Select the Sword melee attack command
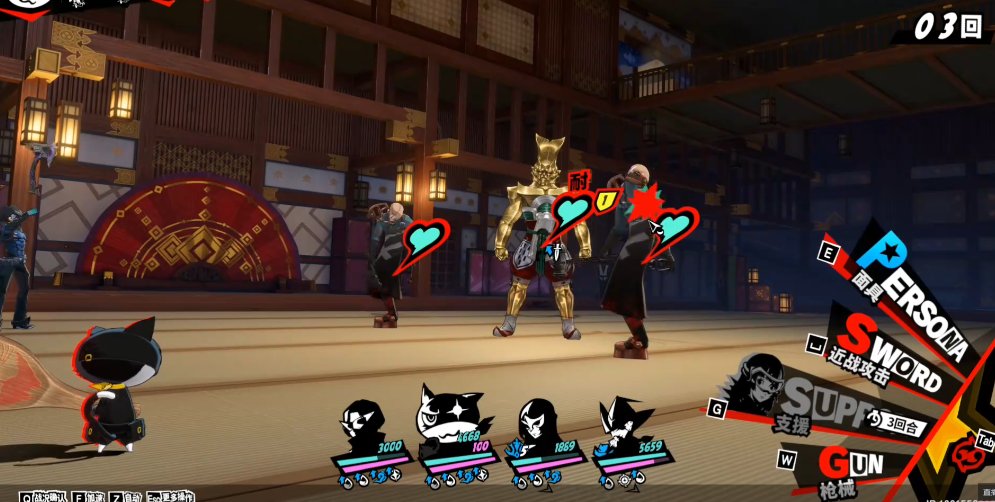This screenshot has height=502, width=995. [x=890, y=357]
